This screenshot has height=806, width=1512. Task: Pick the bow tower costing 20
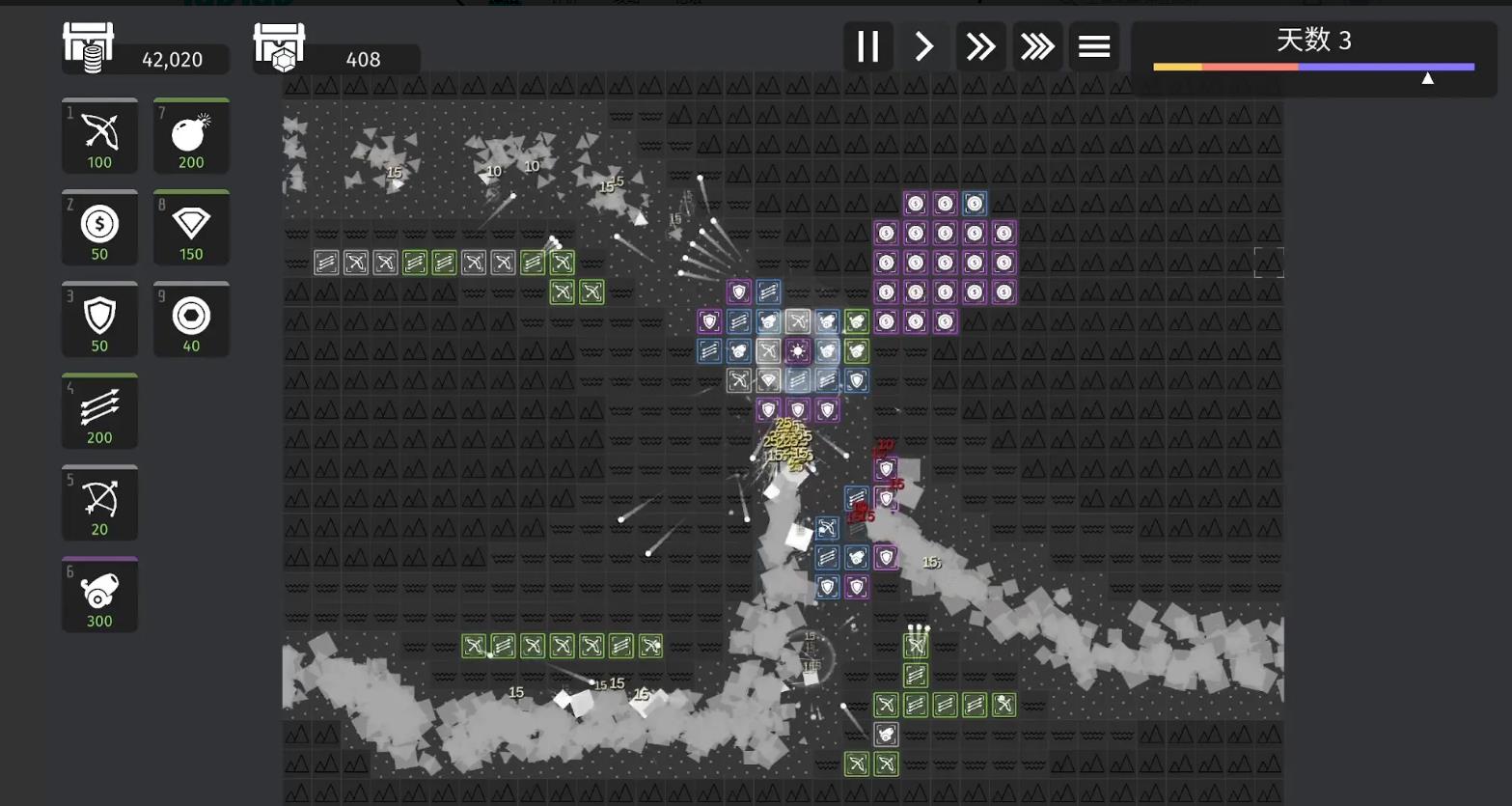click(99, 503)
